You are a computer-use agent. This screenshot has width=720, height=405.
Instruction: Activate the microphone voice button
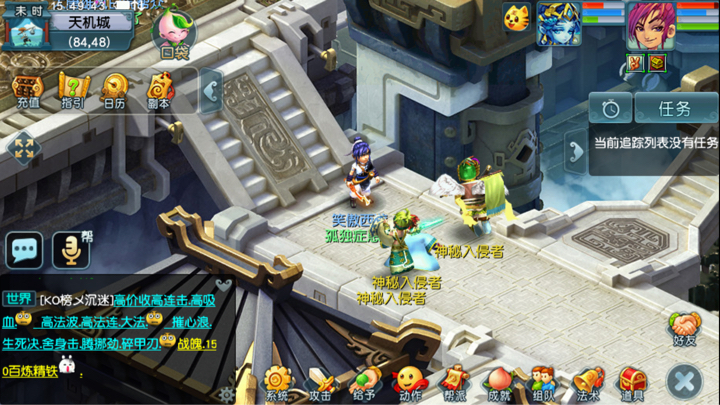71,249
